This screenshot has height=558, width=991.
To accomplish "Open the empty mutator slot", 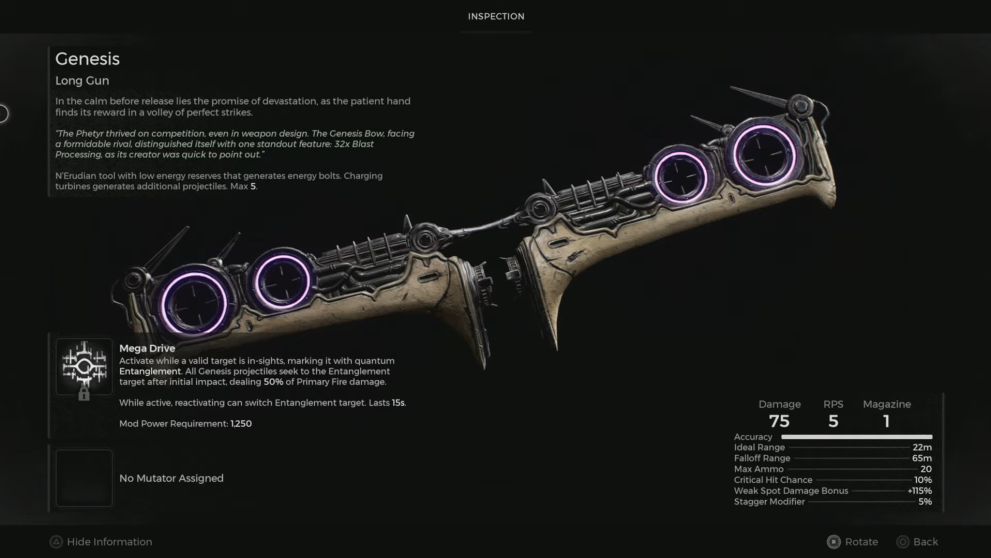I will [x=84, y=478].
